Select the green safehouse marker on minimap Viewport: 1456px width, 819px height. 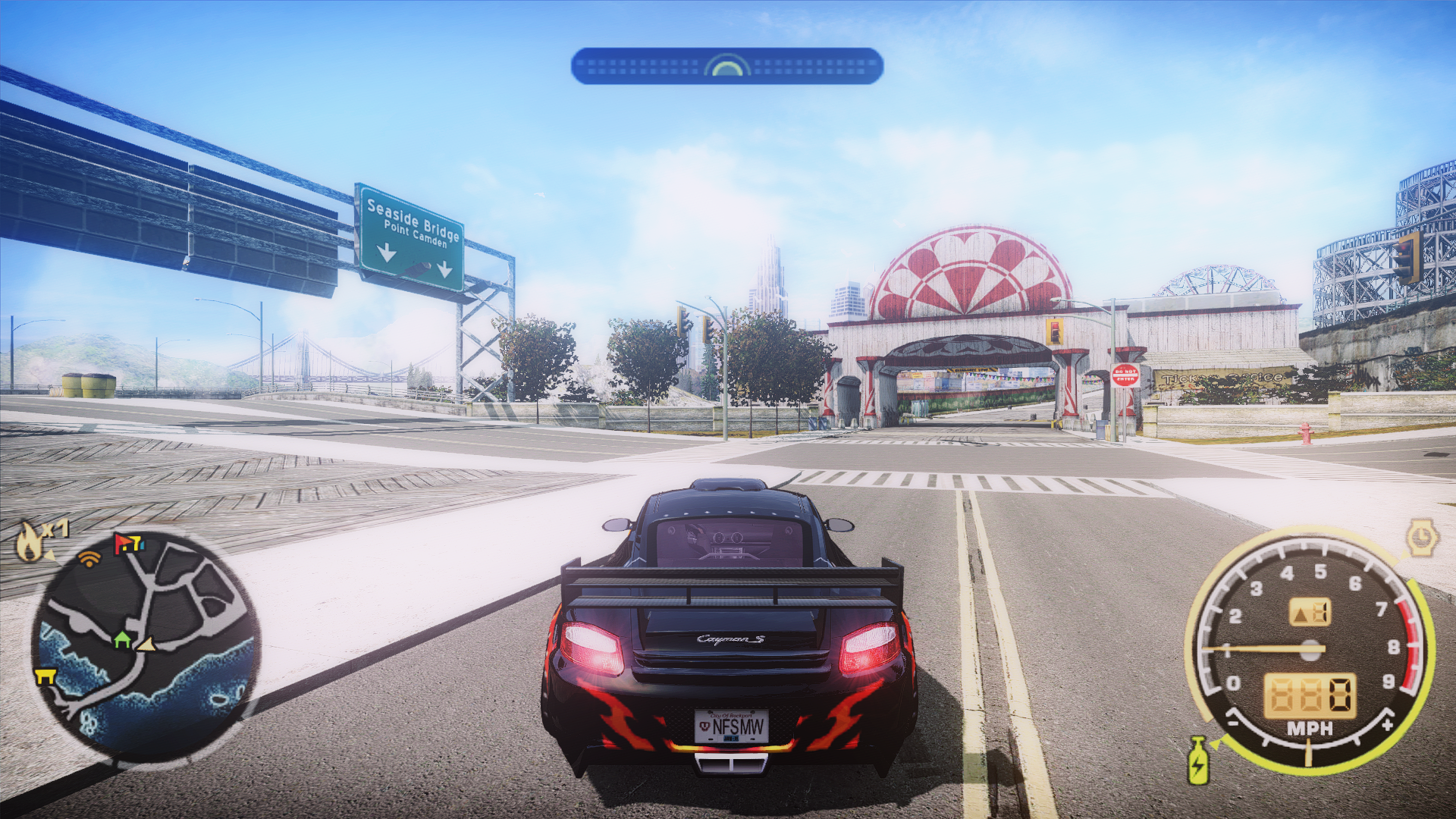tap(122, 640)
